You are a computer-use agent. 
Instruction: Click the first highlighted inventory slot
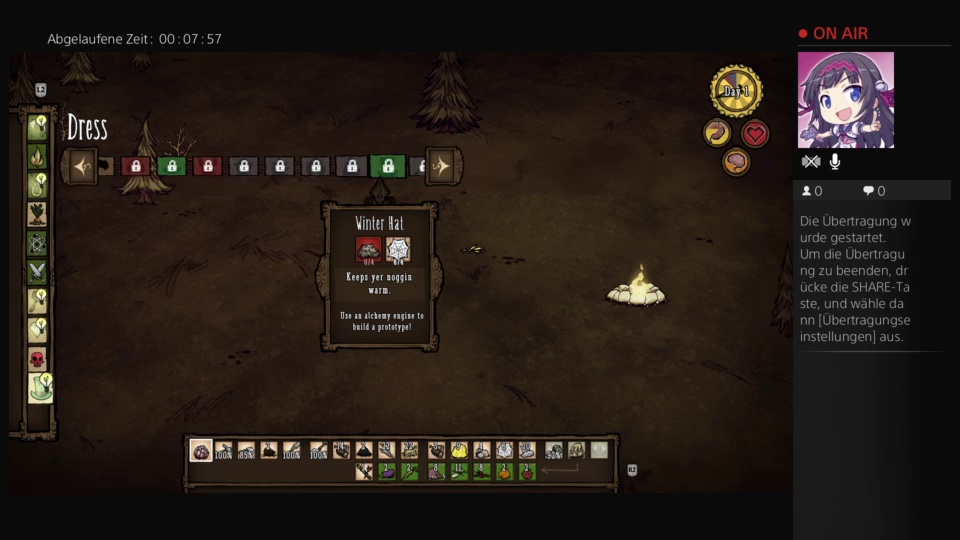tap(201, 451)
